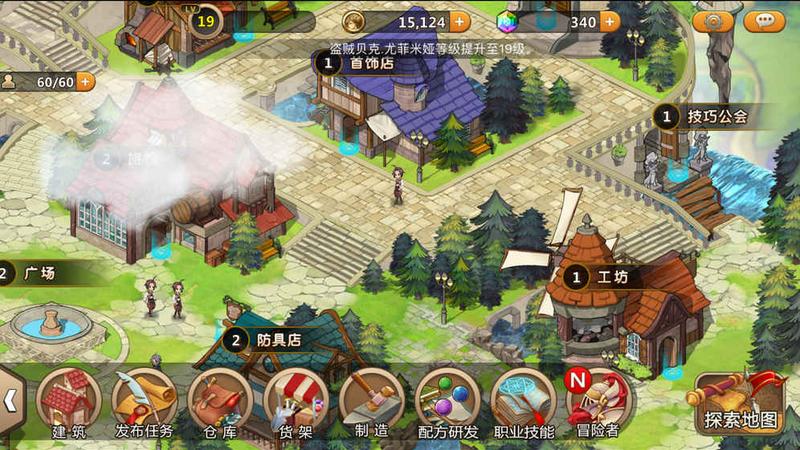This screenshot has height=450, width=800.
Task: Open the chat speech bubble button
Action: pyautogui.click(x=765, y=20)
